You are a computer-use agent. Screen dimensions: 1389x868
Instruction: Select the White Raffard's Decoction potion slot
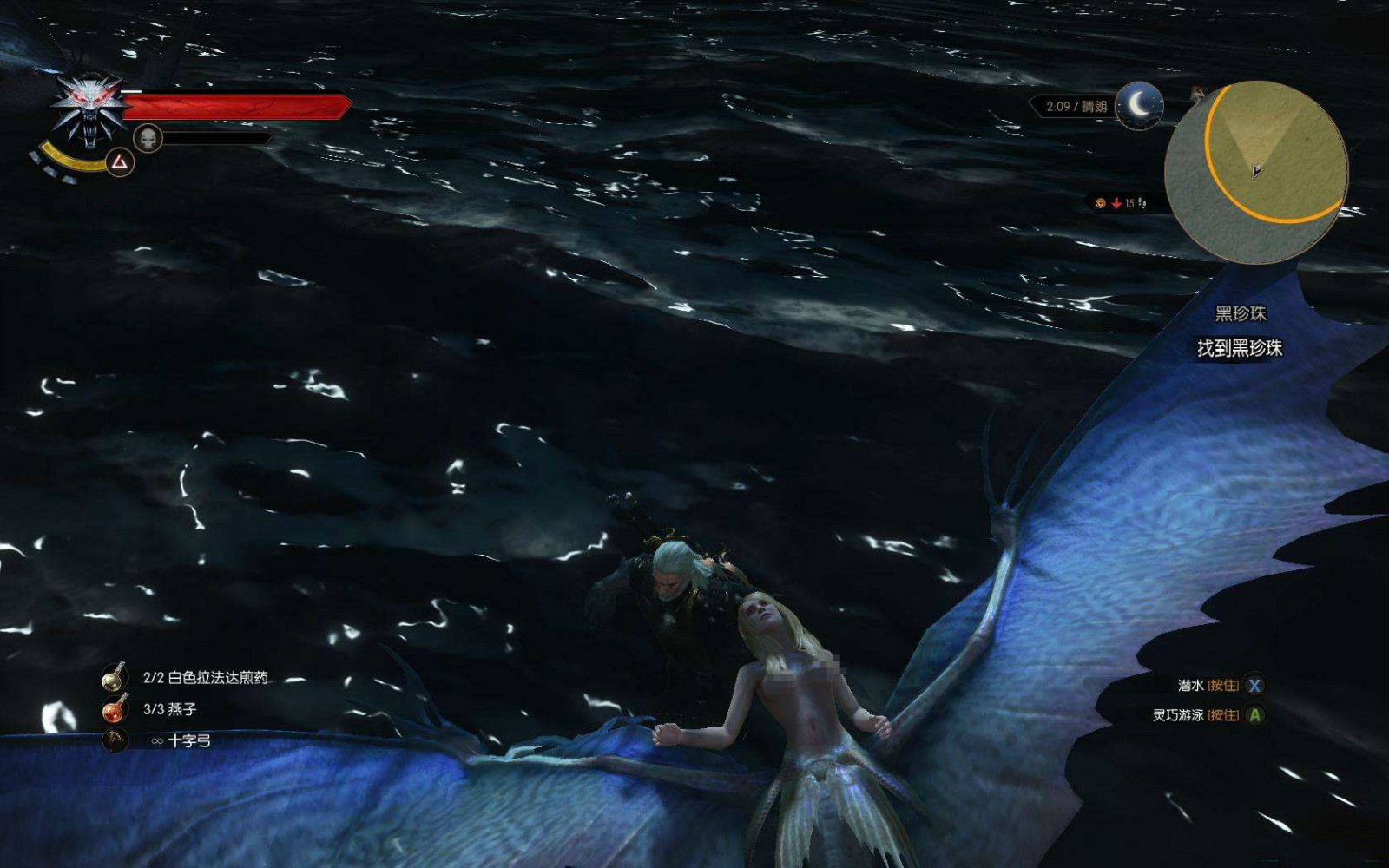pyautogui.click(x=114, y=677)
